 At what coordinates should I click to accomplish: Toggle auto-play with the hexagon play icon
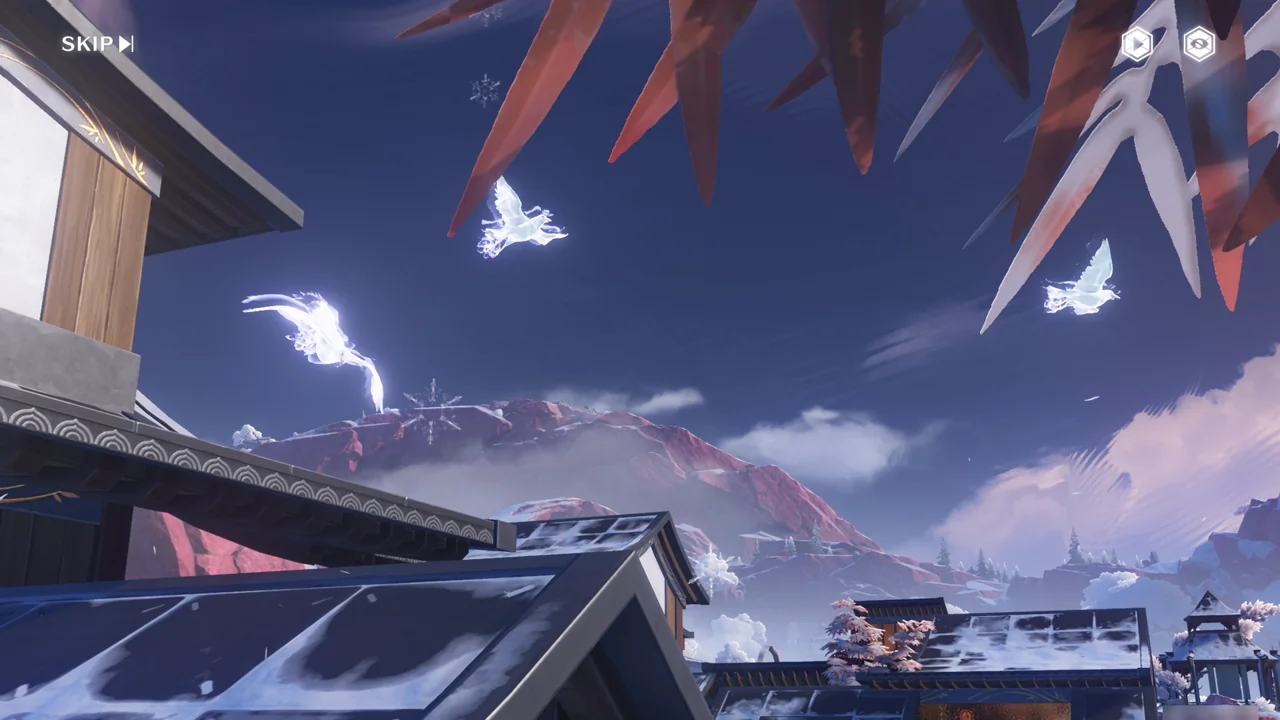1137,44
